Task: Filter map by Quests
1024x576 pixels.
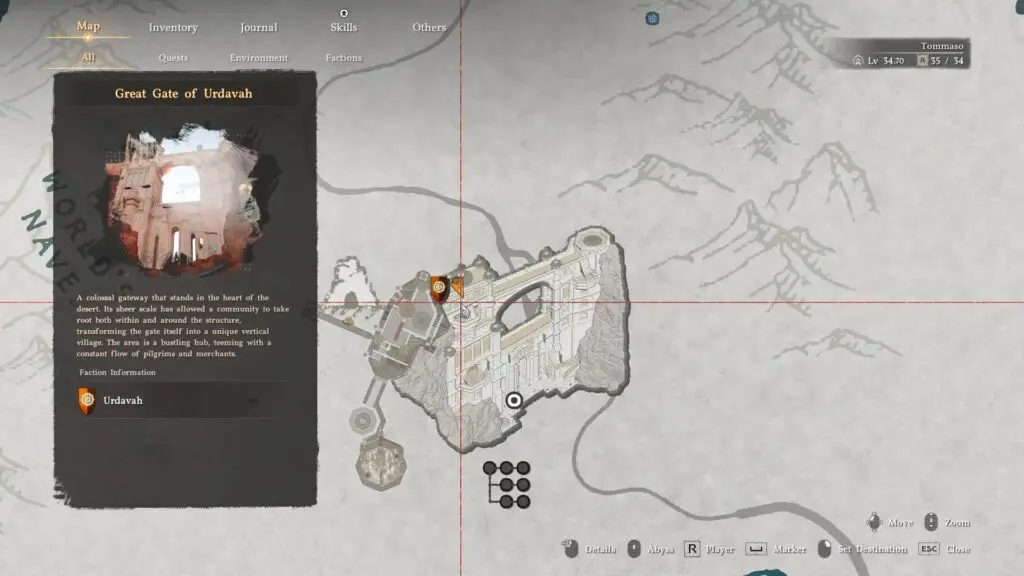Action: [173, 58]
